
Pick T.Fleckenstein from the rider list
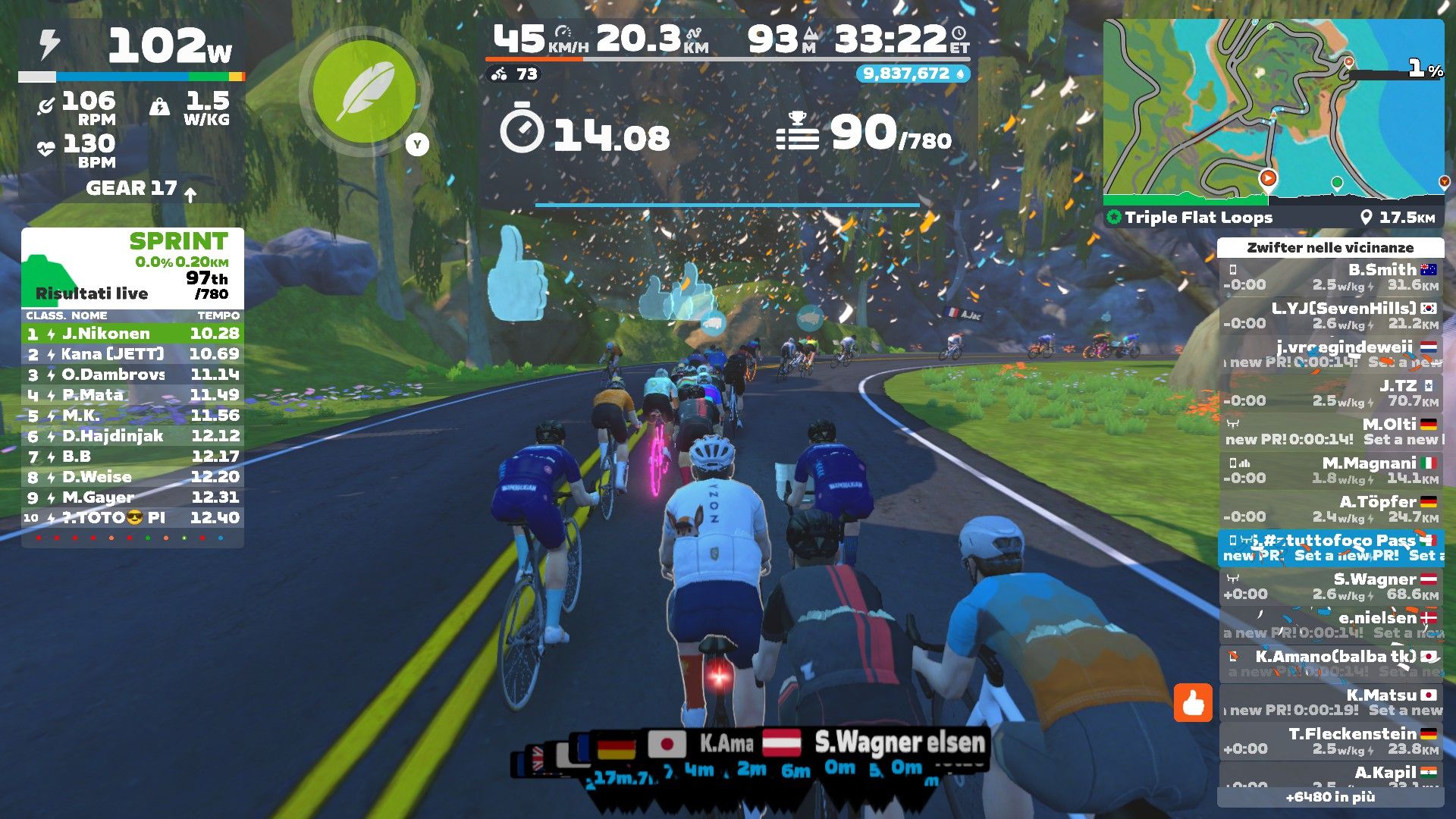point(1331,741)
